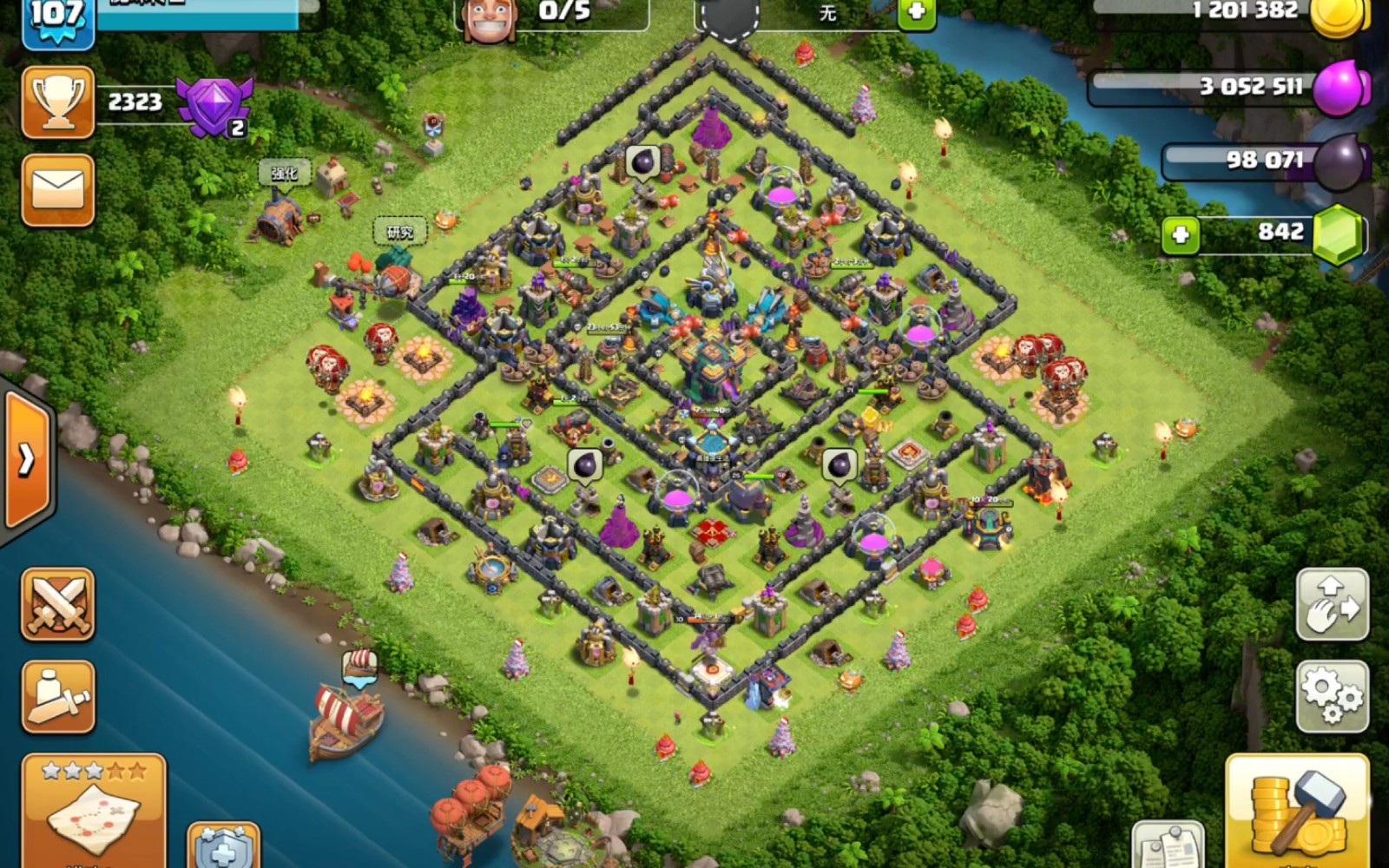Open the mail inbox

click(x=57, y=190)
